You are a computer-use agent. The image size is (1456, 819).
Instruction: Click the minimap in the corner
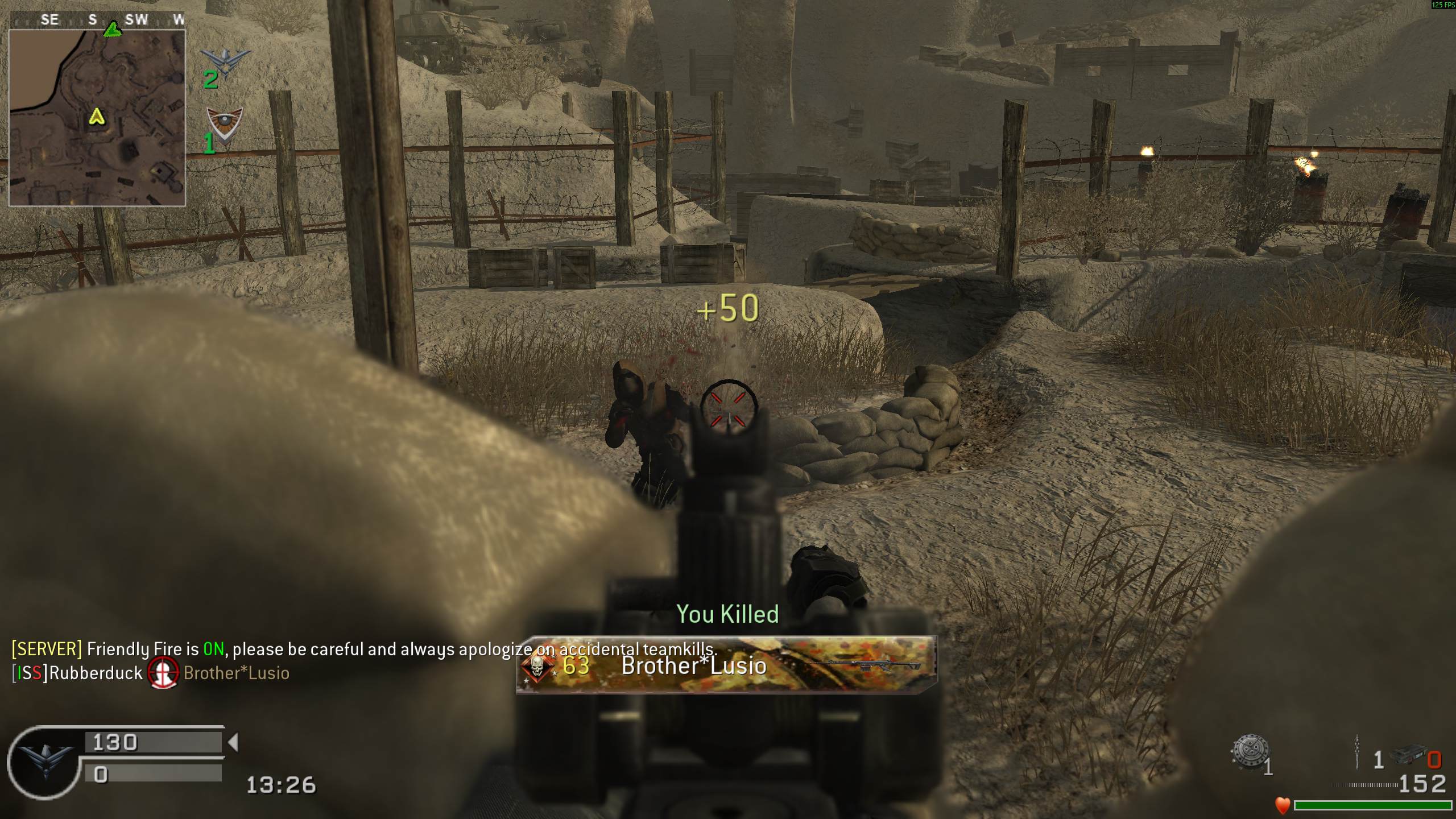(97, 117)
